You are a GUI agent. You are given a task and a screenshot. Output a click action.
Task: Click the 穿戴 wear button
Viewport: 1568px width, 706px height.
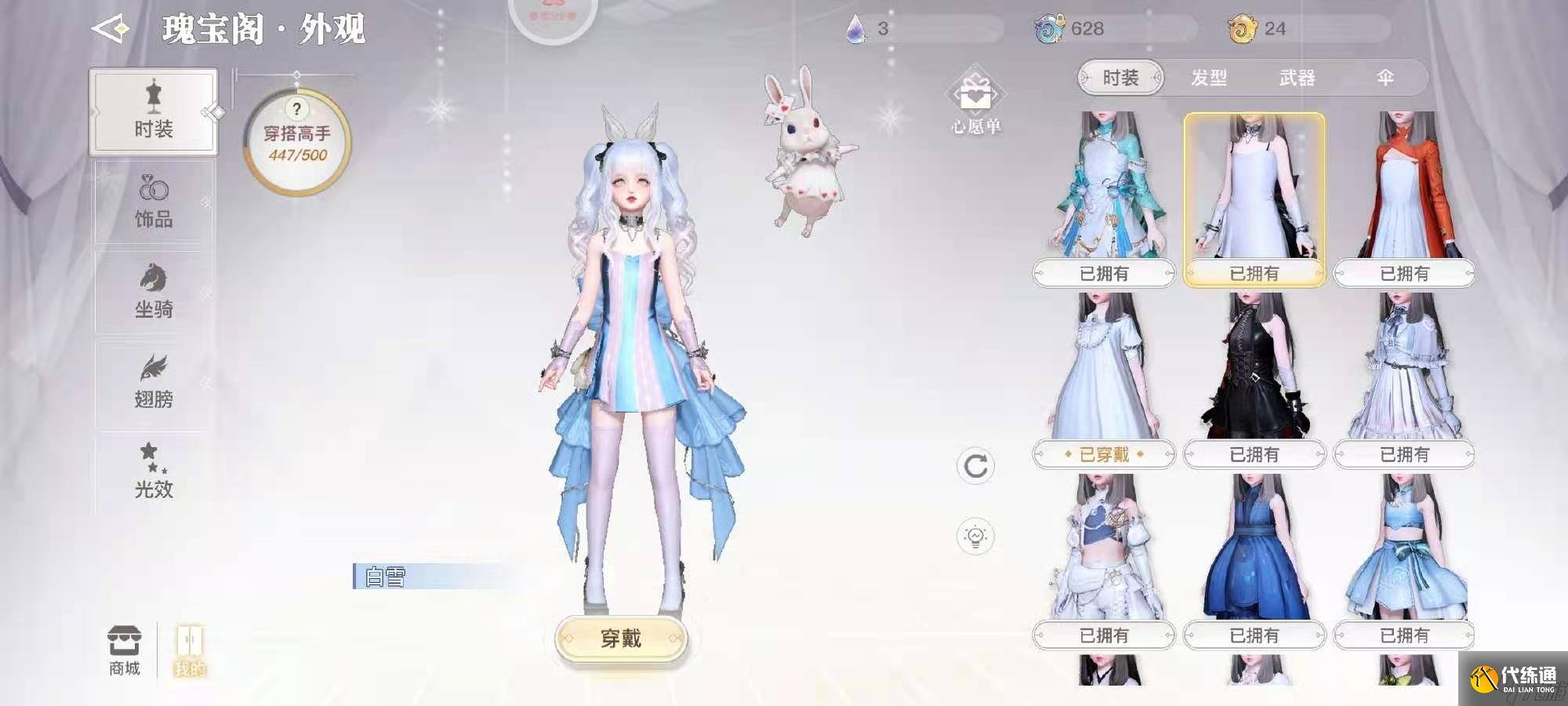(622, 640)
